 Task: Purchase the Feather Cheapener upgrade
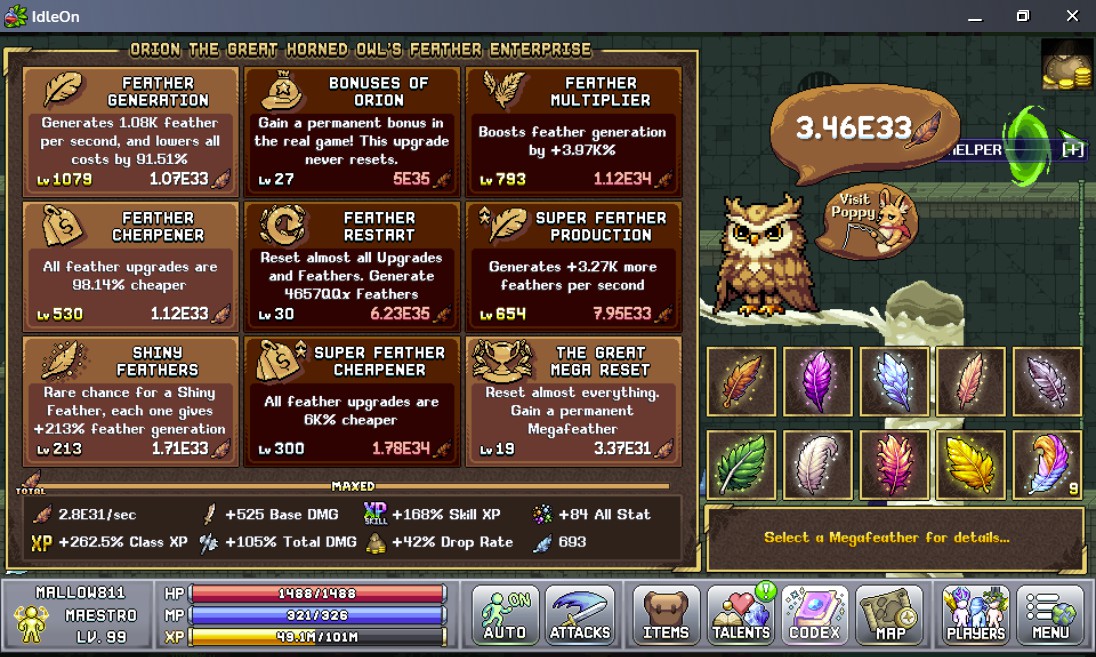[x=131, y=263]
